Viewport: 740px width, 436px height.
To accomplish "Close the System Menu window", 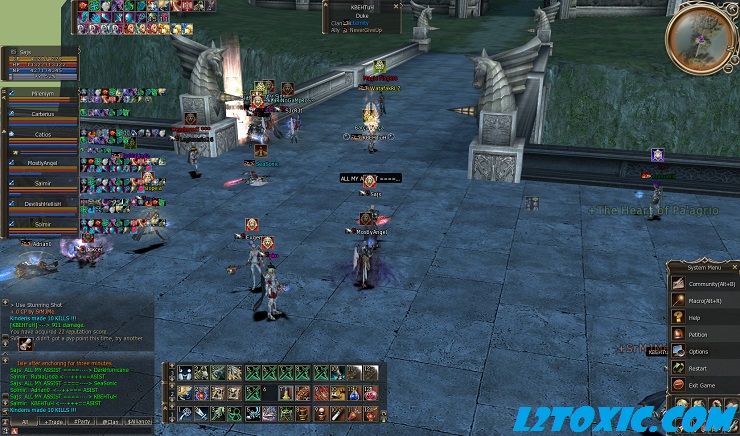I will coord(735,267).
